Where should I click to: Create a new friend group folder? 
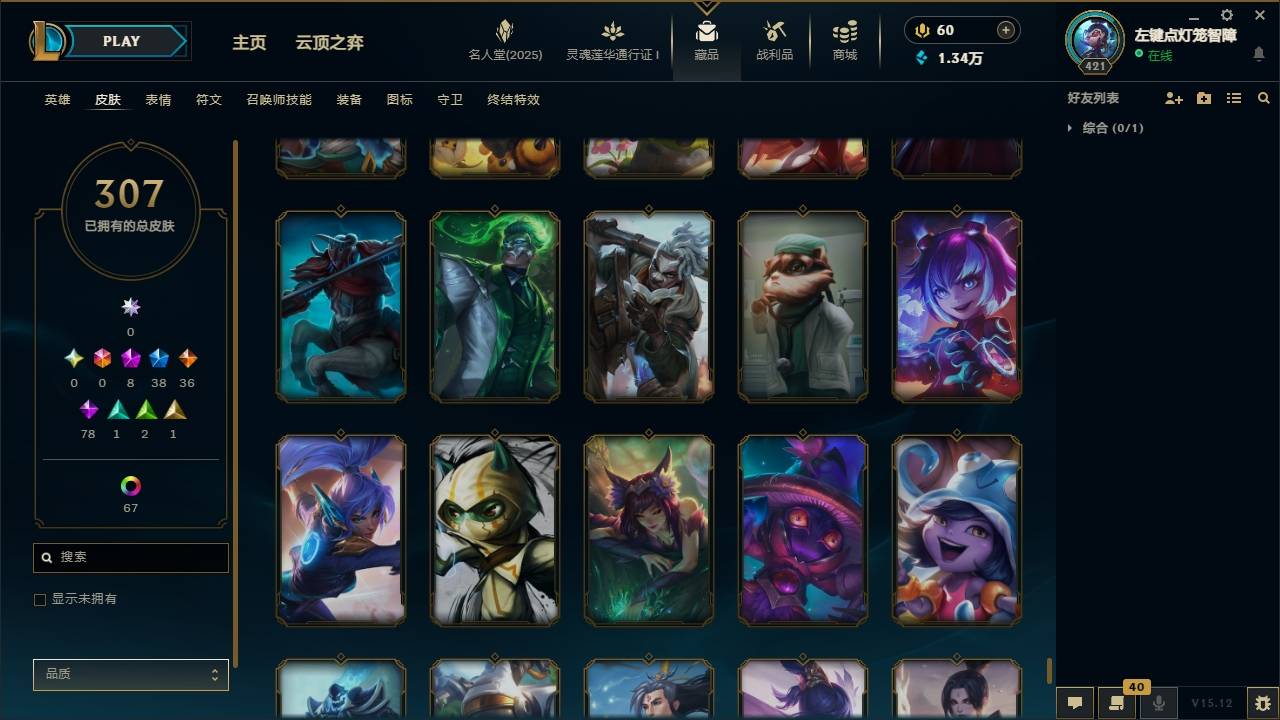click(1203, 97)
